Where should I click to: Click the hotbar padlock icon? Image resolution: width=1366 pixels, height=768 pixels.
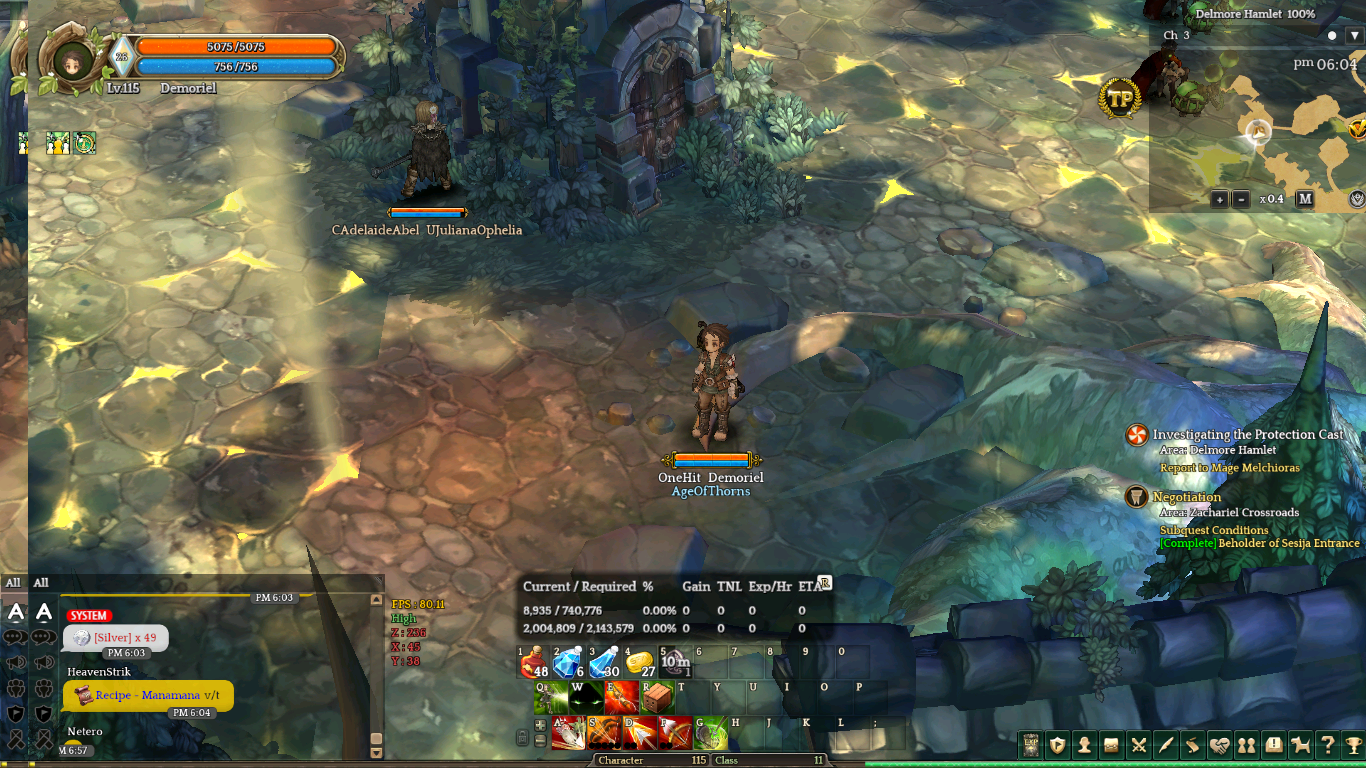click(x=522, y=738)
